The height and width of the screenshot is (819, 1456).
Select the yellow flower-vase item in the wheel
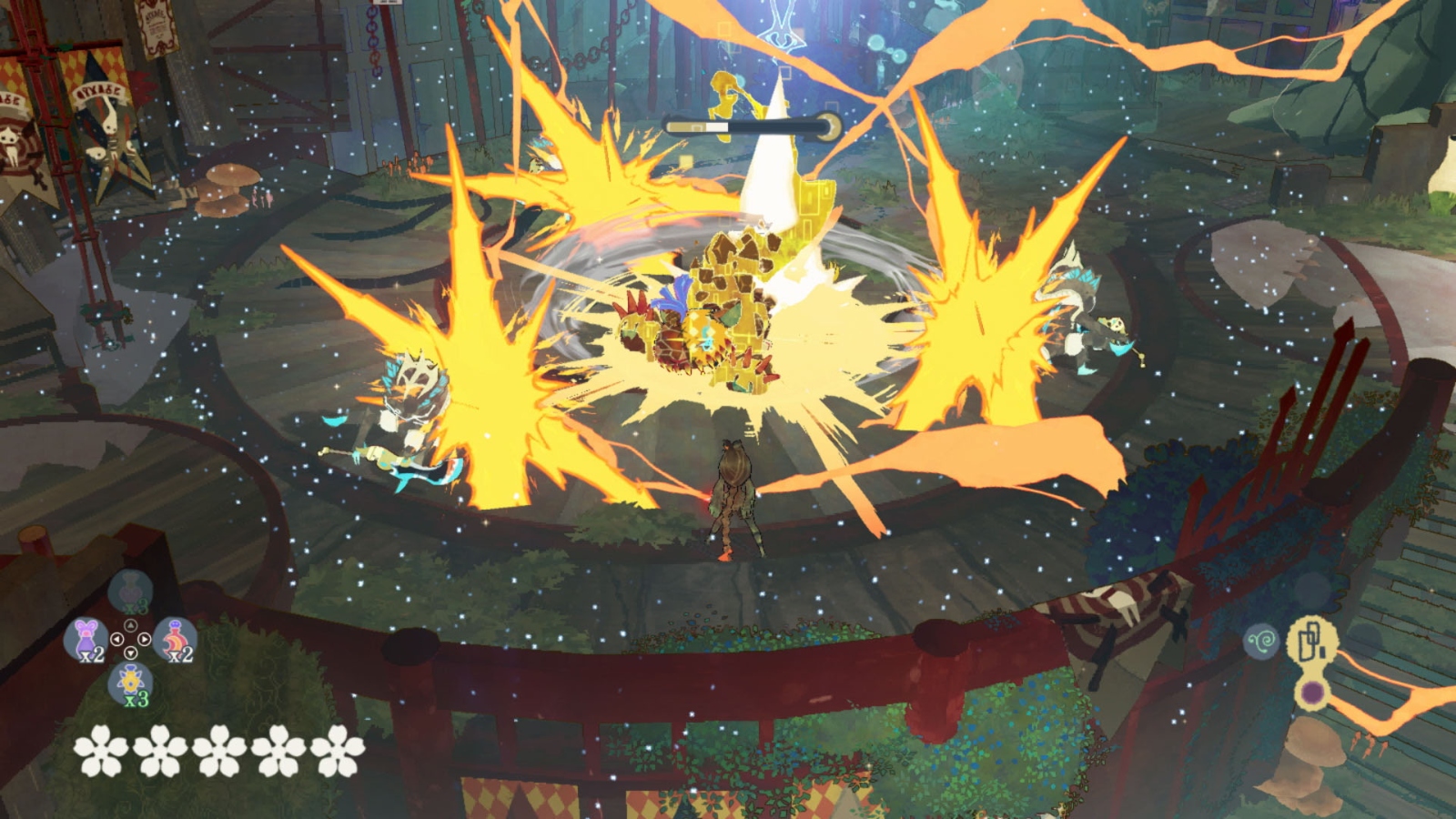click(x=130, y=682)
